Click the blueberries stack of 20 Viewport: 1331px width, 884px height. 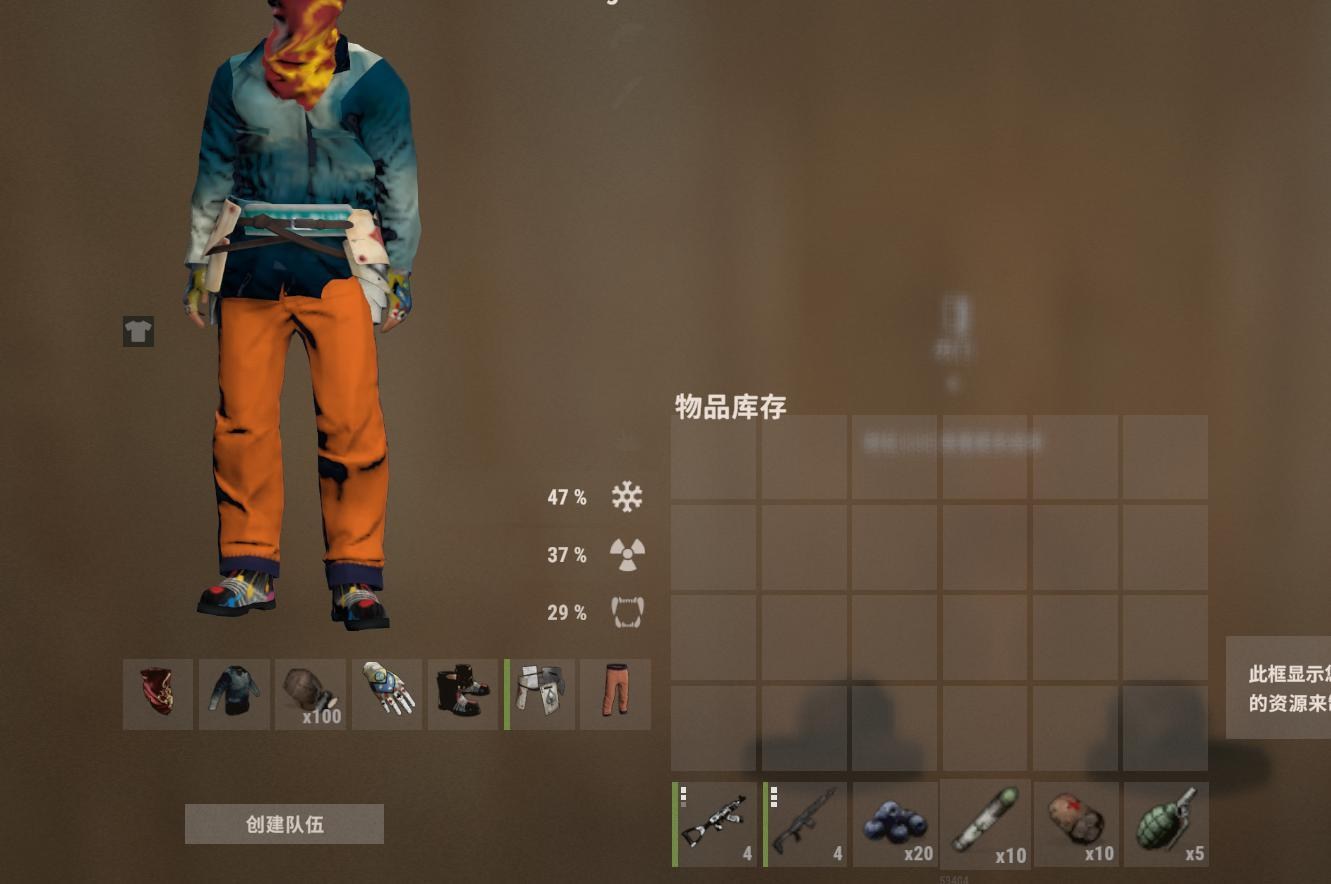pos(894,823)
